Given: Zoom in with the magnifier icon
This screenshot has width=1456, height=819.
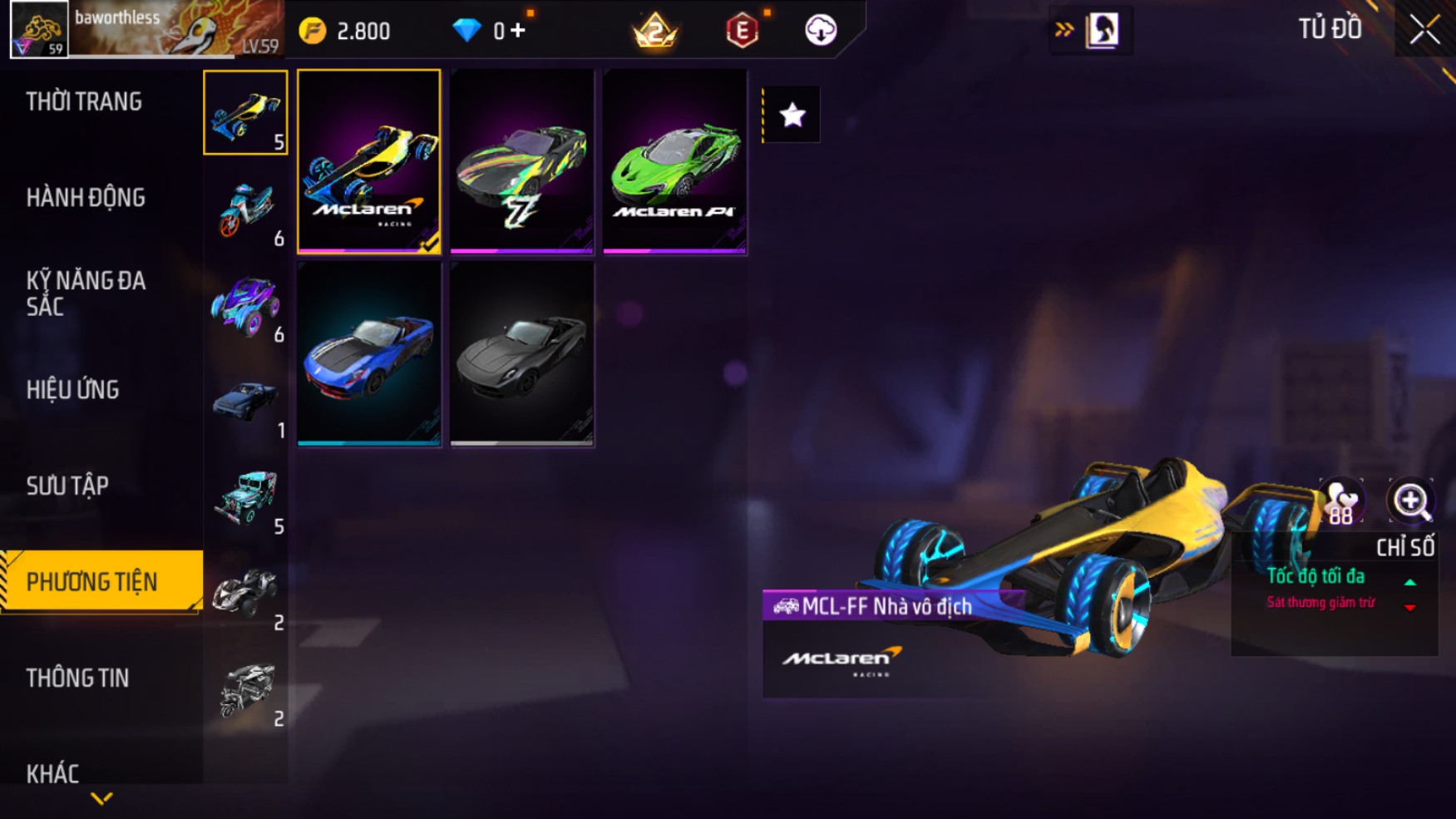Looking at the screenshot, I should [1410, 501].
